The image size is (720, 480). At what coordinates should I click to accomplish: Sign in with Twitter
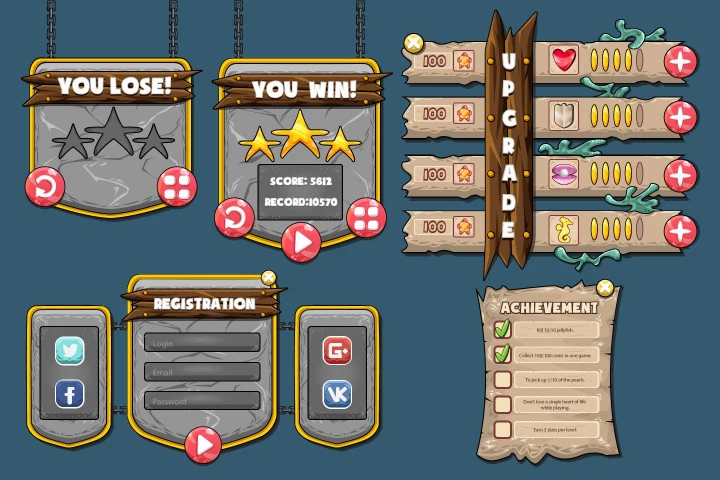70,350
